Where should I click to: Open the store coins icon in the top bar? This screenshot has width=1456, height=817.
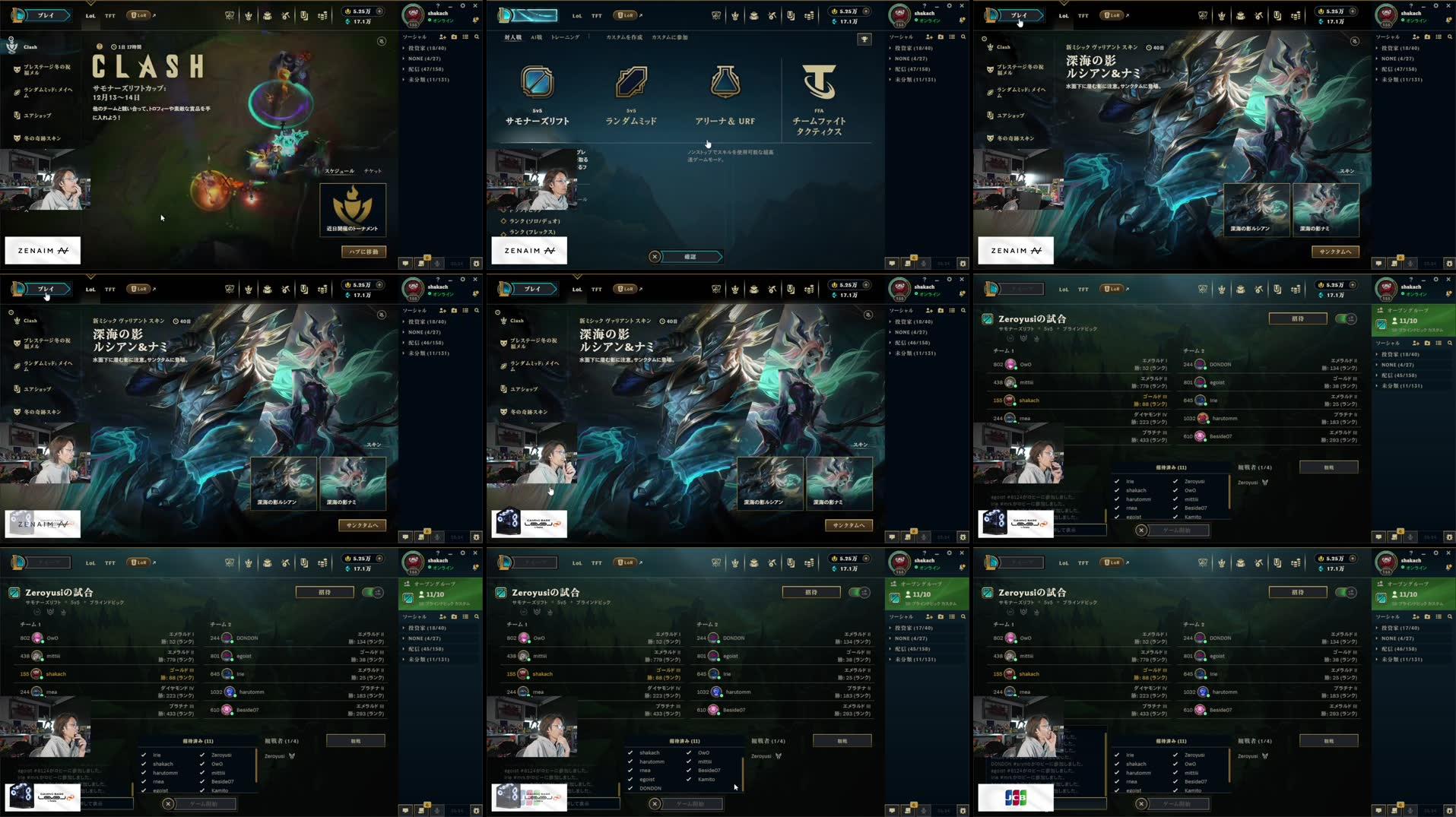[x=322, y=14]
